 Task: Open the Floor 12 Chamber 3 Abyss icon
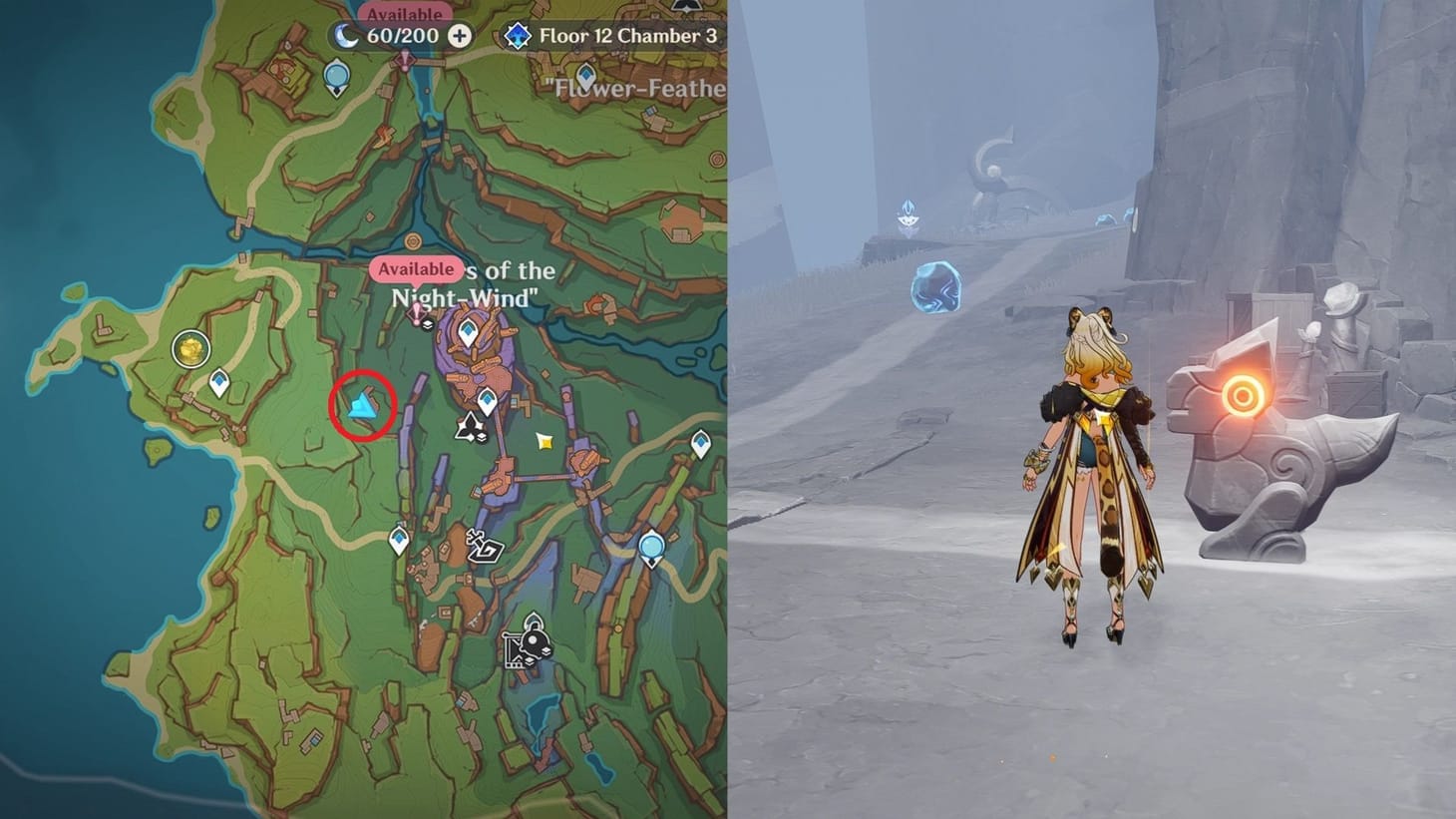tap(518, 34)
